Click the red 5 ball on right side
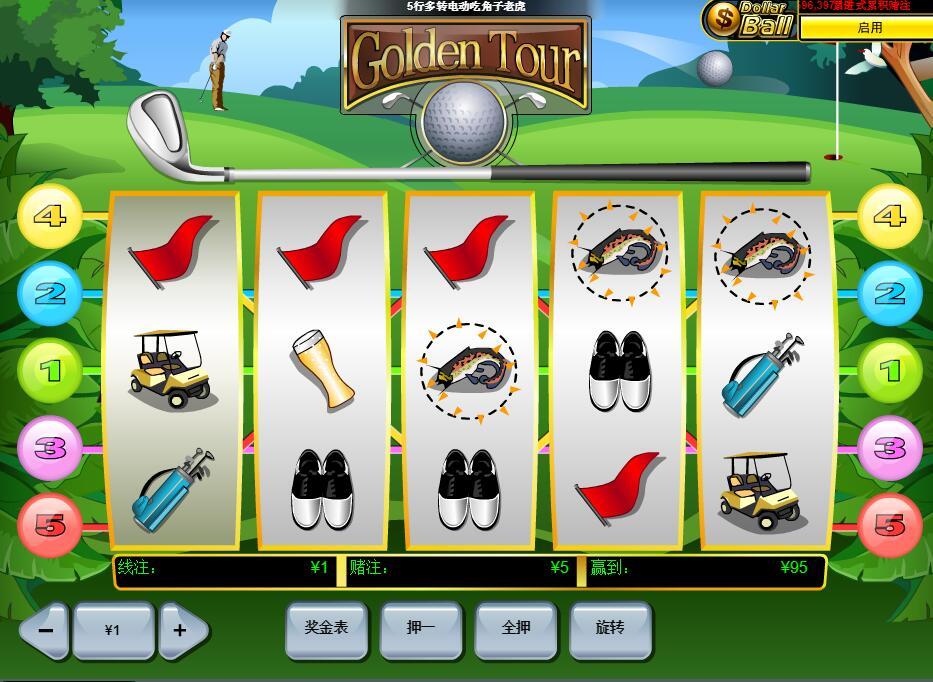The width and height of the screenshot is (933, 682). click(x=889, y=525)
